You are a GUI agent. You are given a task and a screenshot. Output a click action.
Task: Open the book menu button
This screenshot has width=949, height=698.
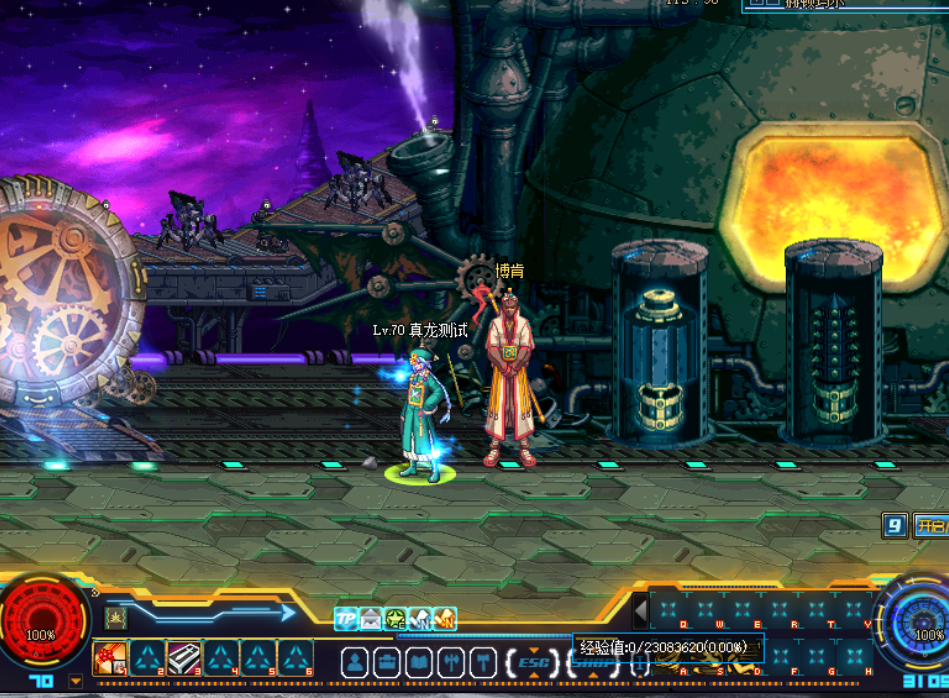419,662
